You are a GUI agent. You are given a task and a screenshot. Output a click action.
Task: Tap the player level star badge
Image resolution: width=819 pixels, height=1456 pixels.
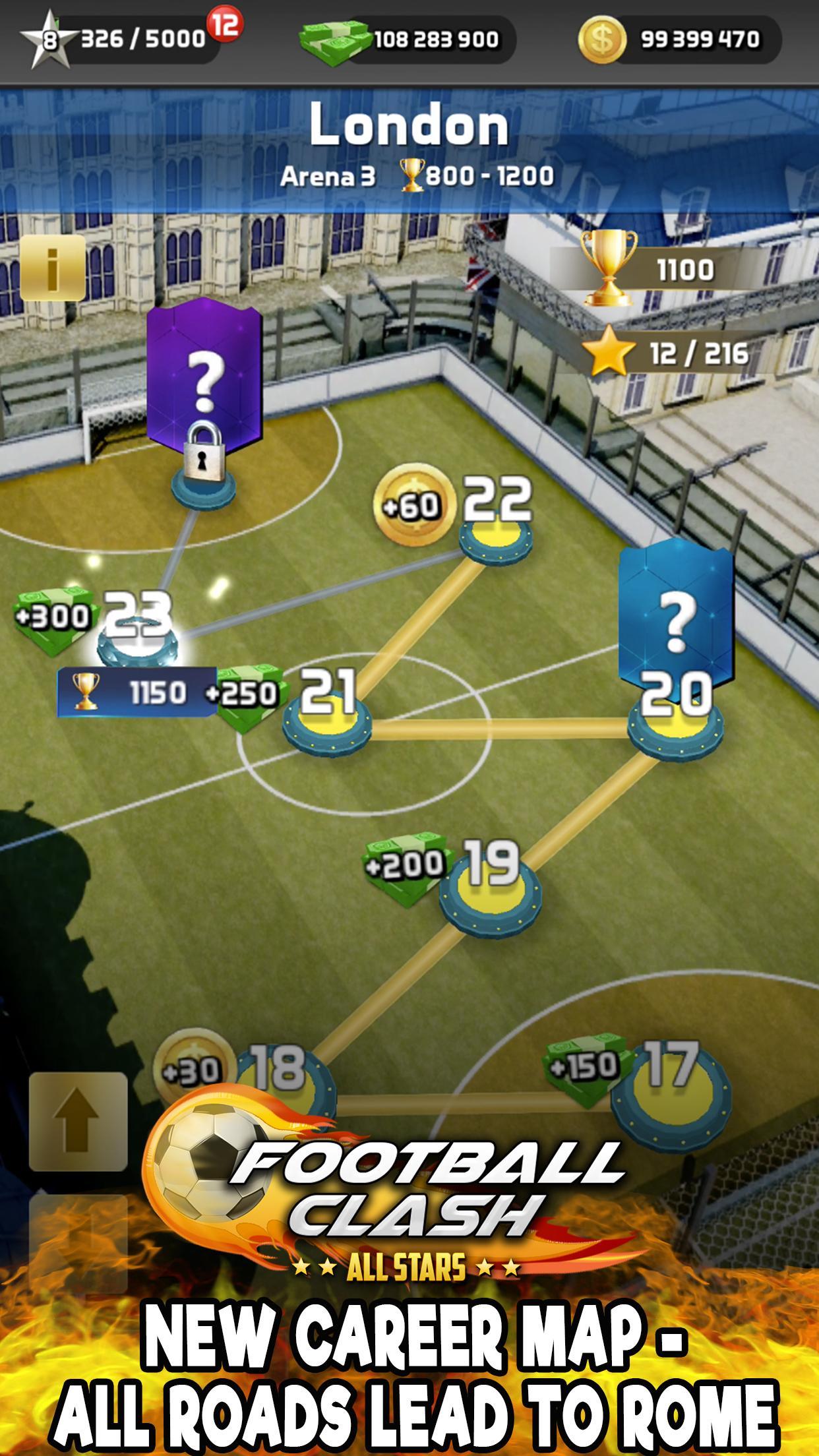tap(47, 41)
